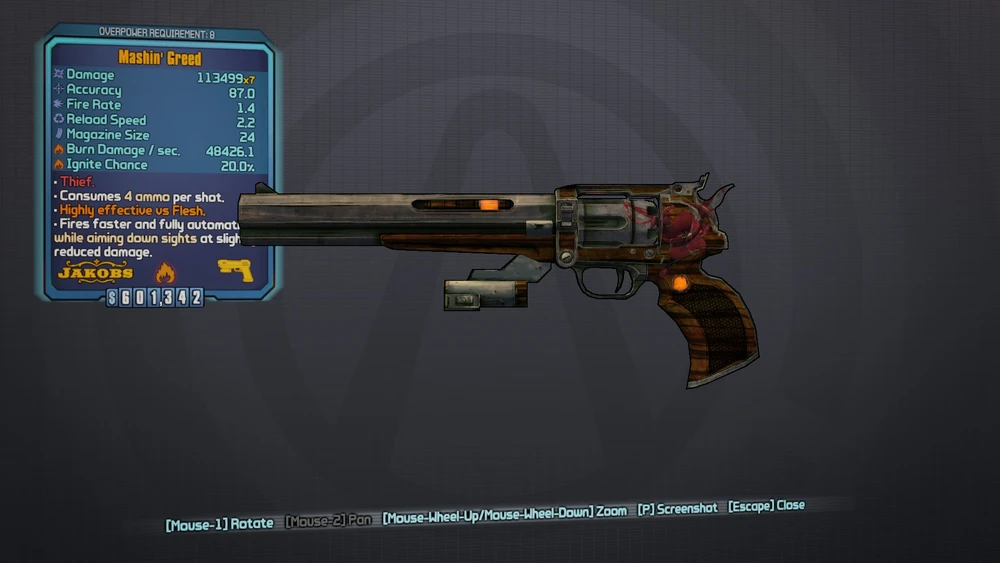Take a screenshot of the weapon

(677, 508)
